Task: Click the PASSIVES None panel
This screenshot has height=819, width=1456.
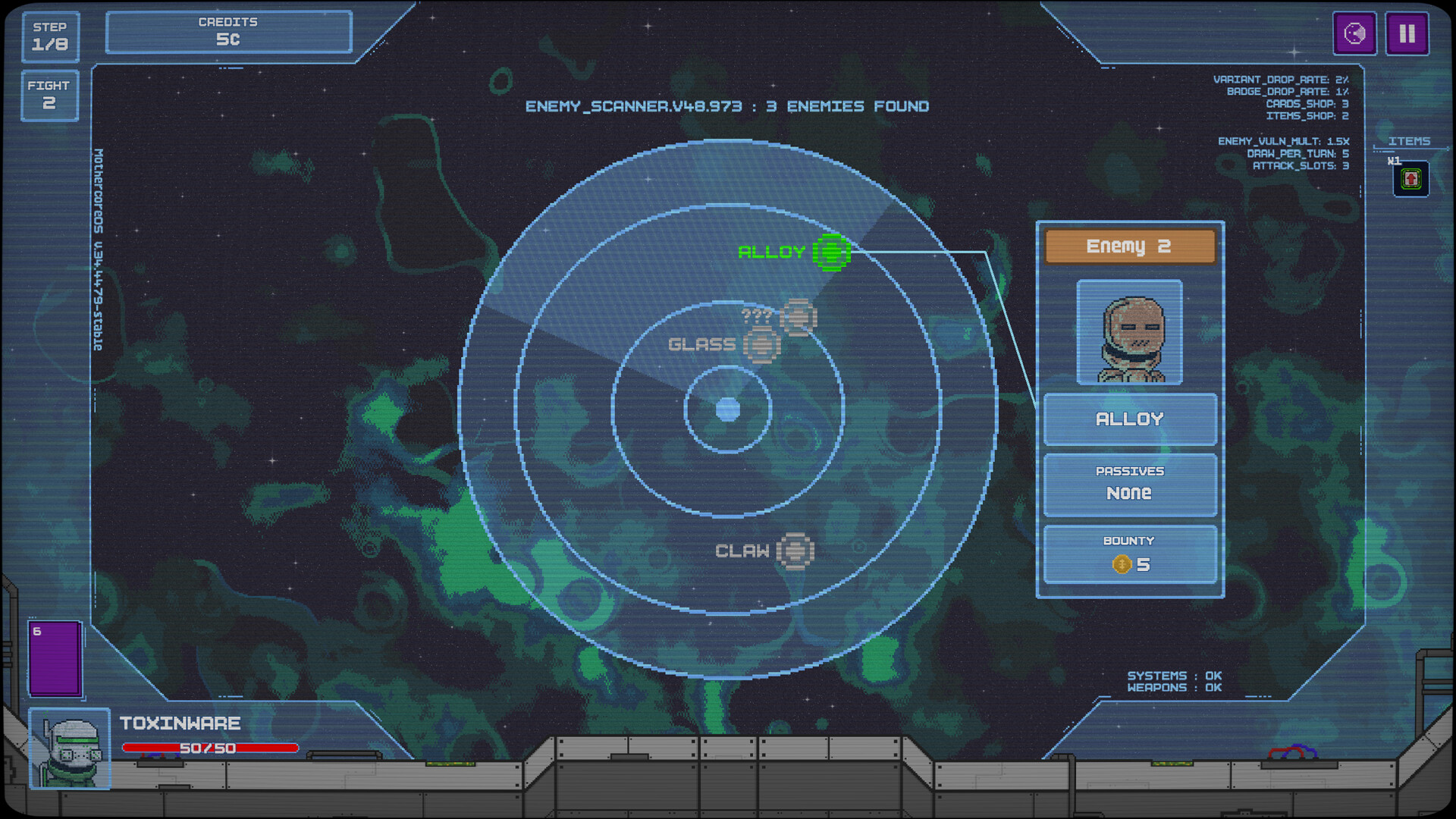Action: point(1129,484)
